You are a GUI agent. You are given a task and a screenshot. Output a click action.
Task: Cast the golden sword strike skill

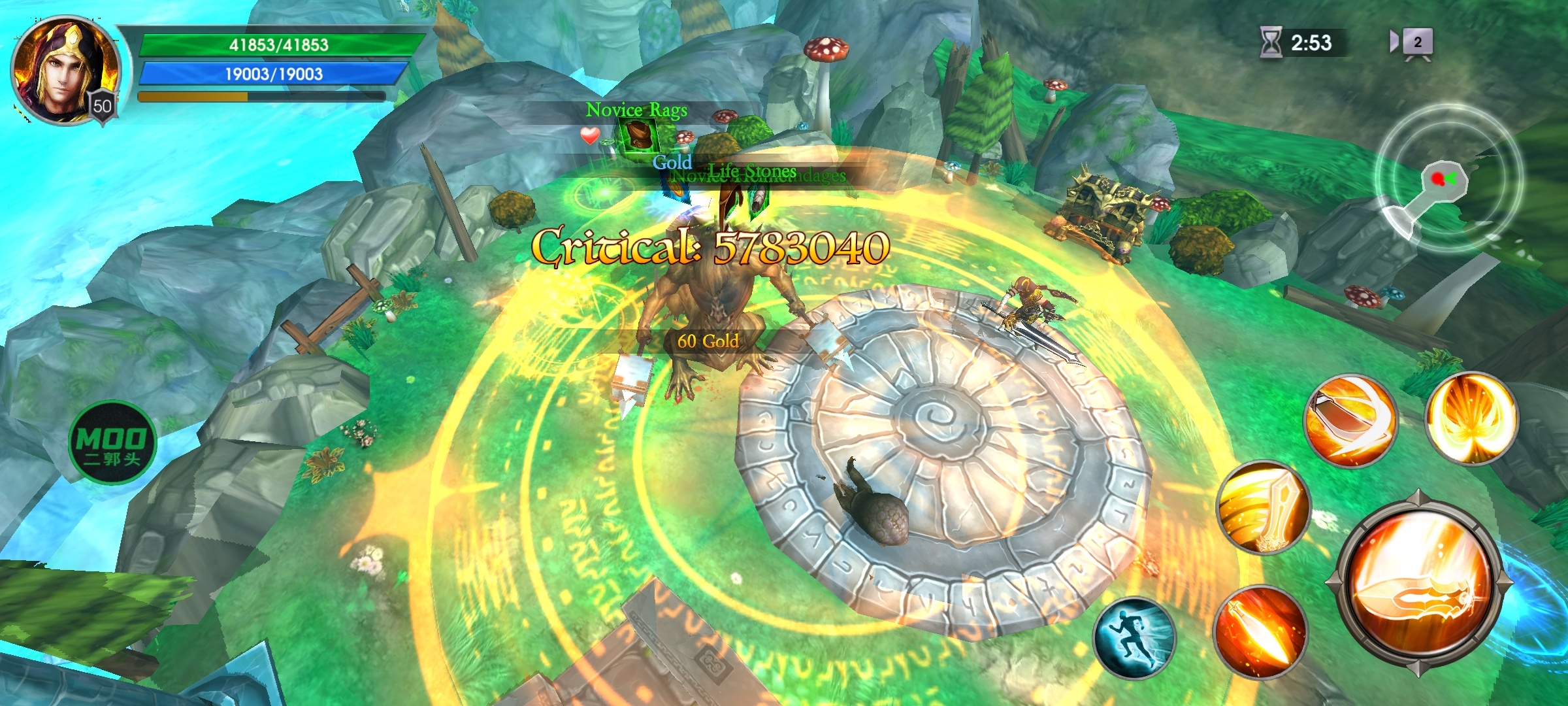coord(1262,507)
